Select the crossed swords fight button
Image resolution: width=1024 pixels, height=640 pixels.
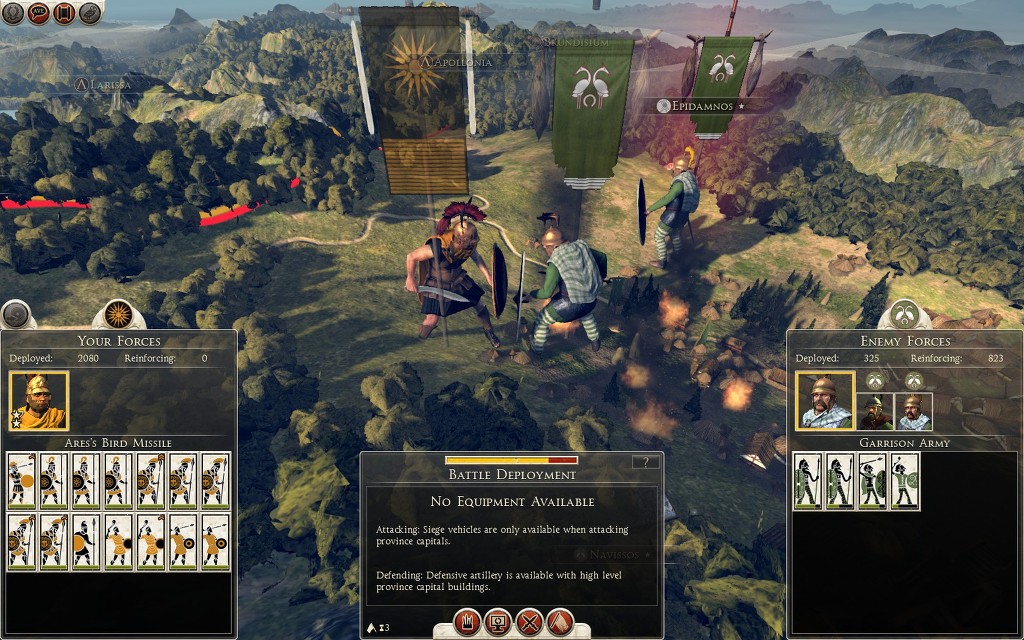(x=529, y=622)
